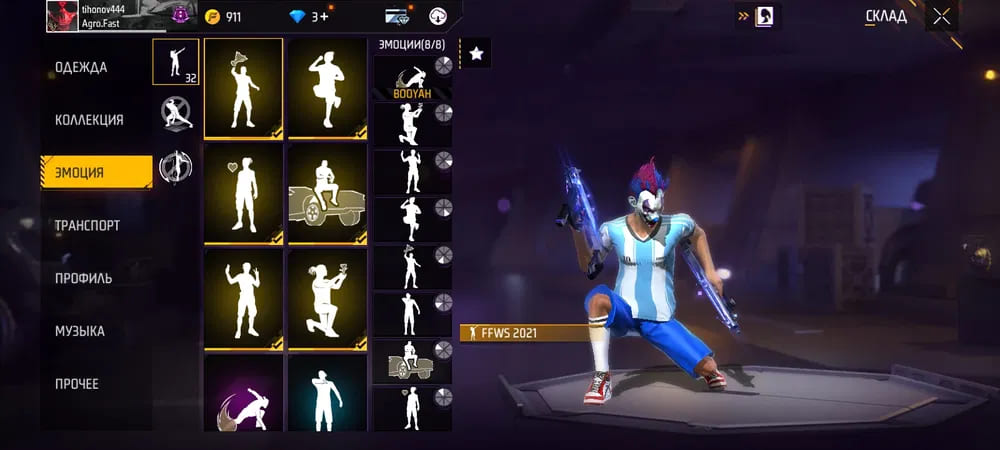Click the cloud download icon

pos(437,16)
